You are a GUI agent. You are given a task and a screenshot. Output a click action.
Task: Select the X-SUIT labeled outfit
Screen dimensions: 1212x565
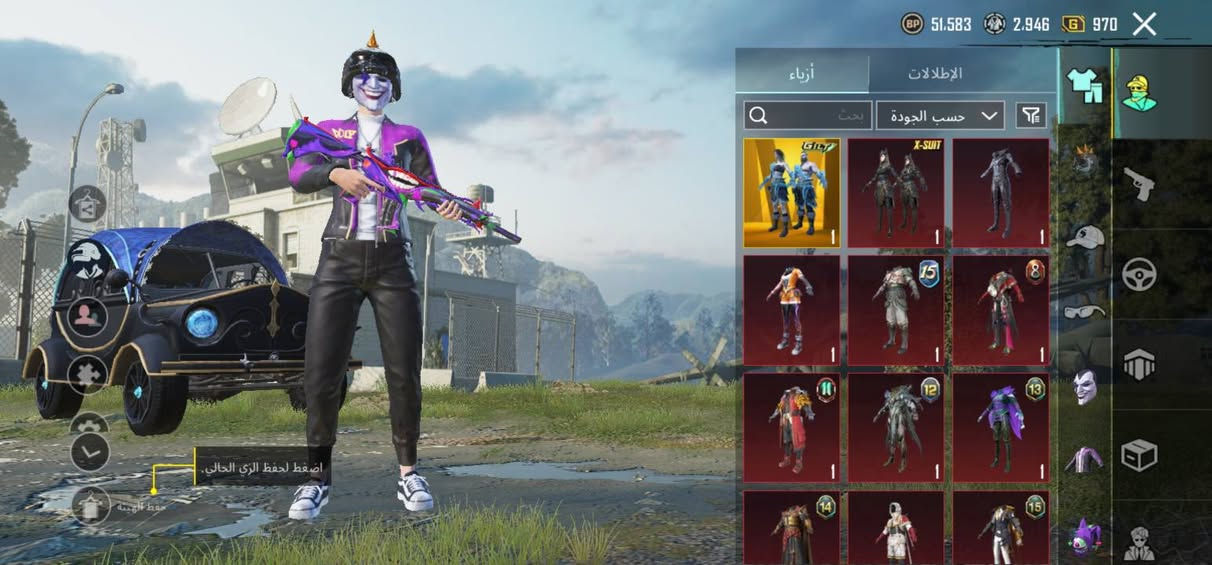pos(896,193)
